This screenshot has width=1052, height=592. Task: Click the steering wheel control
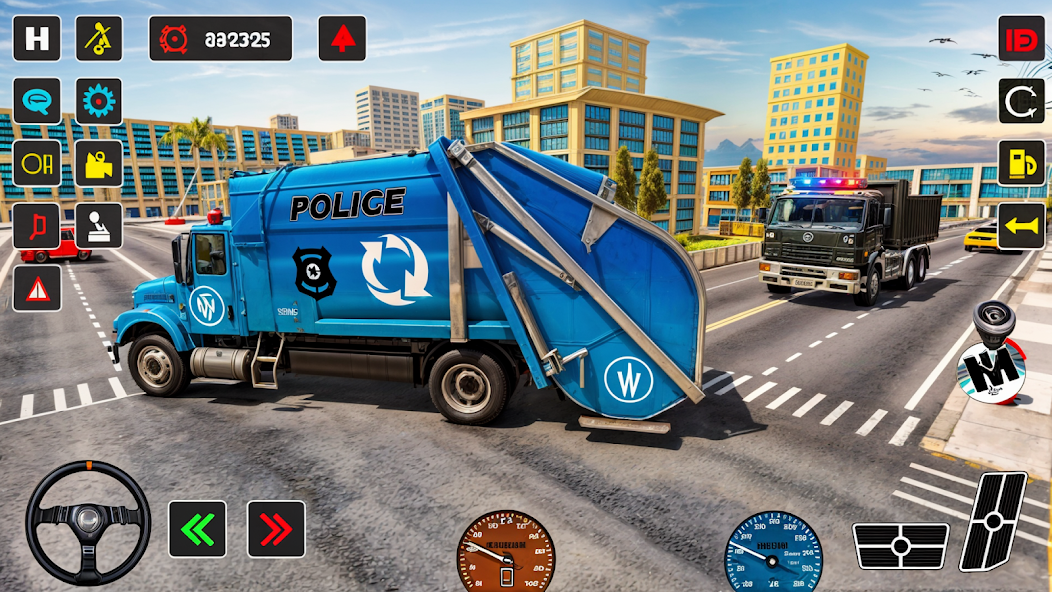tap(88, 522)
